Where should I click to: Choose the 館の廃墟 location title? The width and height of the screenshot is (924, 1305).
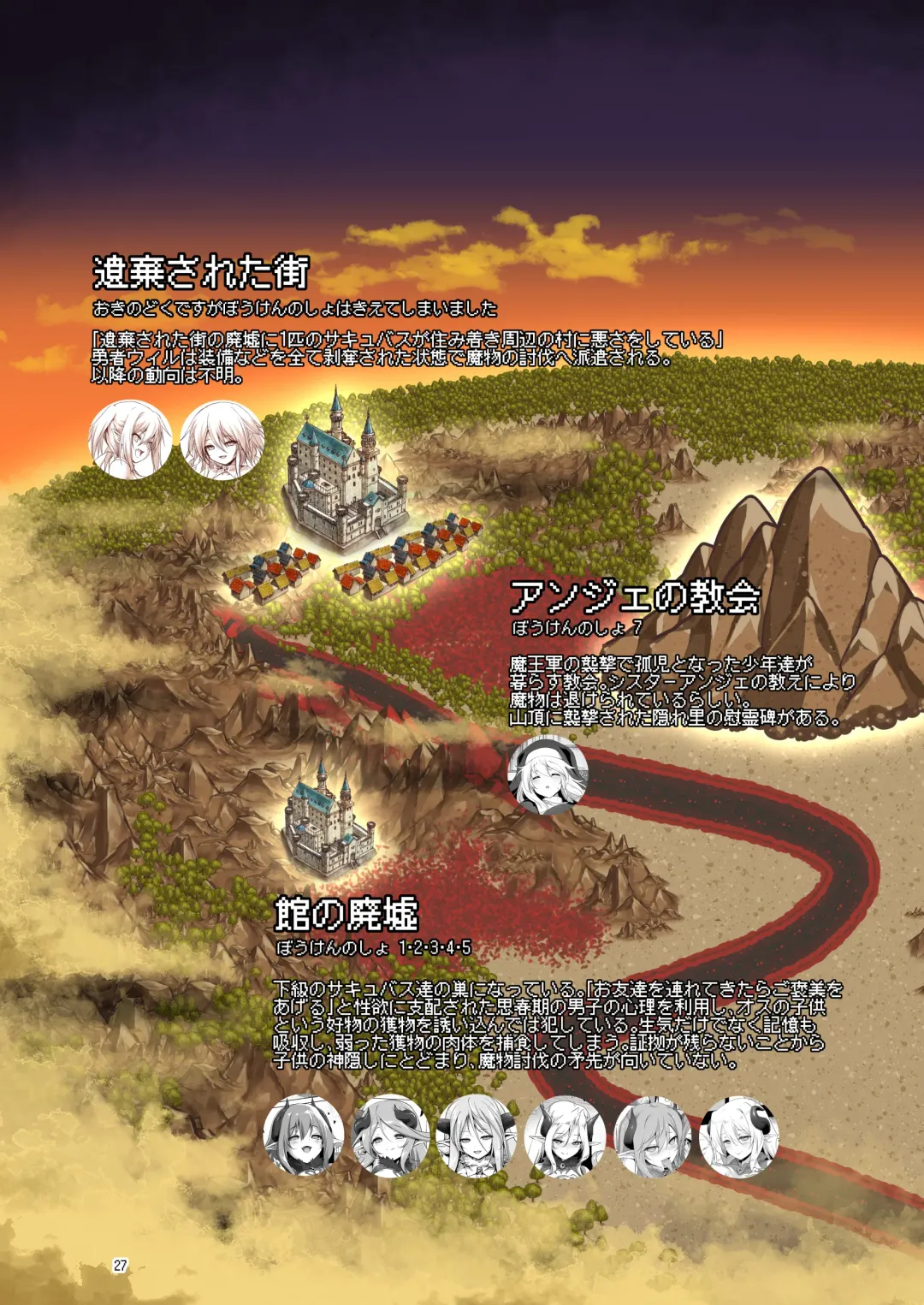(346, 914)
